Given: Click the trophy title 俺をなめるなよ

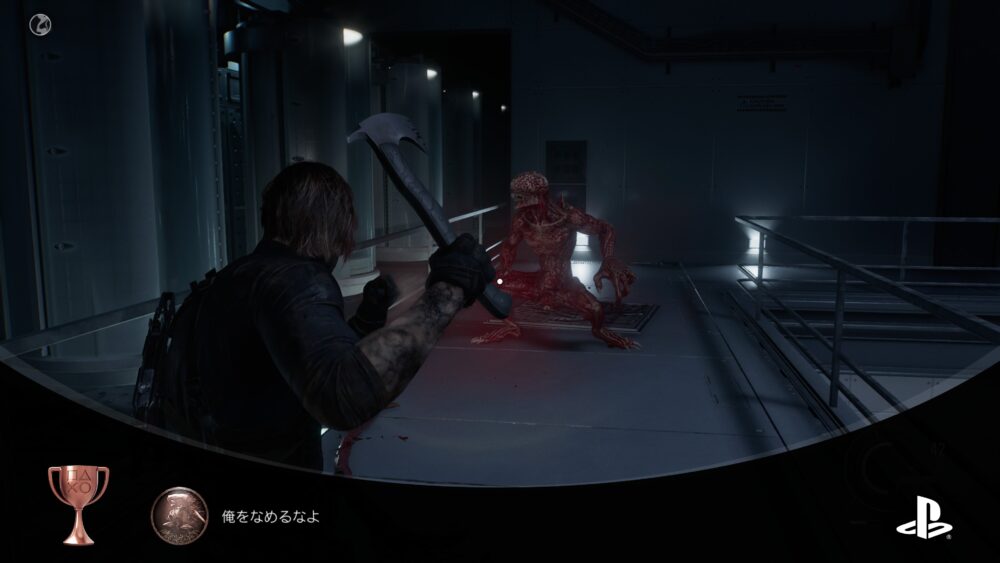Looking at the screenshot, I should coord(270,517).
